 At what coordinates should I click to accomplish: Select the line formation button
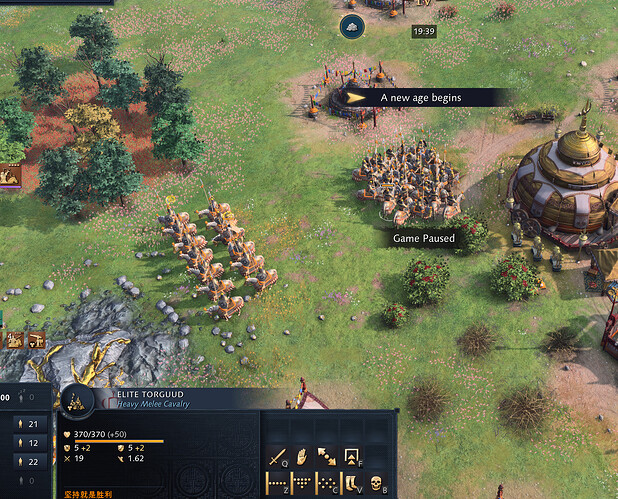278,483
